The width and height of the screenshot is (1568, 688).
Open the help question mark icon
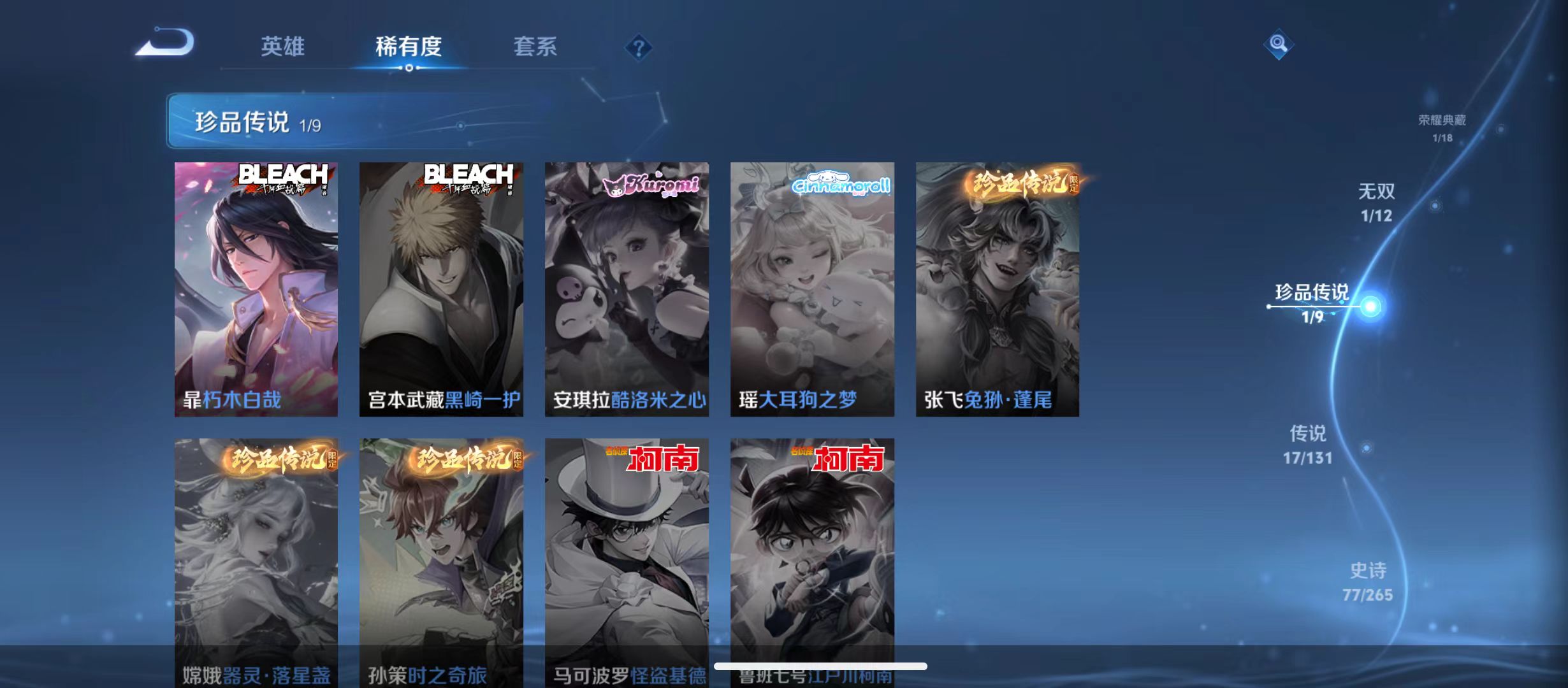pyautogui.click(x=639, y=48)
